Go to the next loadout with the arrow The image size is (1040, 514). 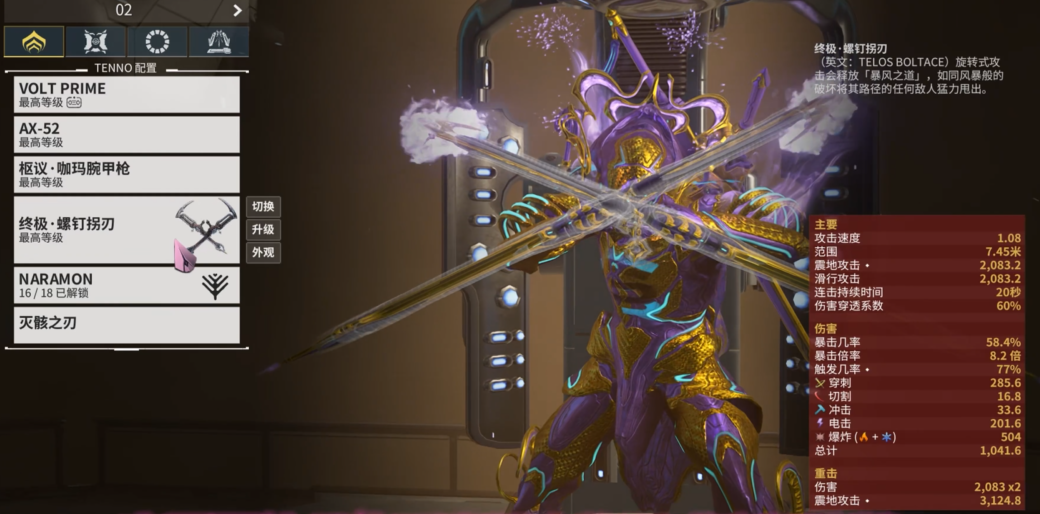pos(237,10)
